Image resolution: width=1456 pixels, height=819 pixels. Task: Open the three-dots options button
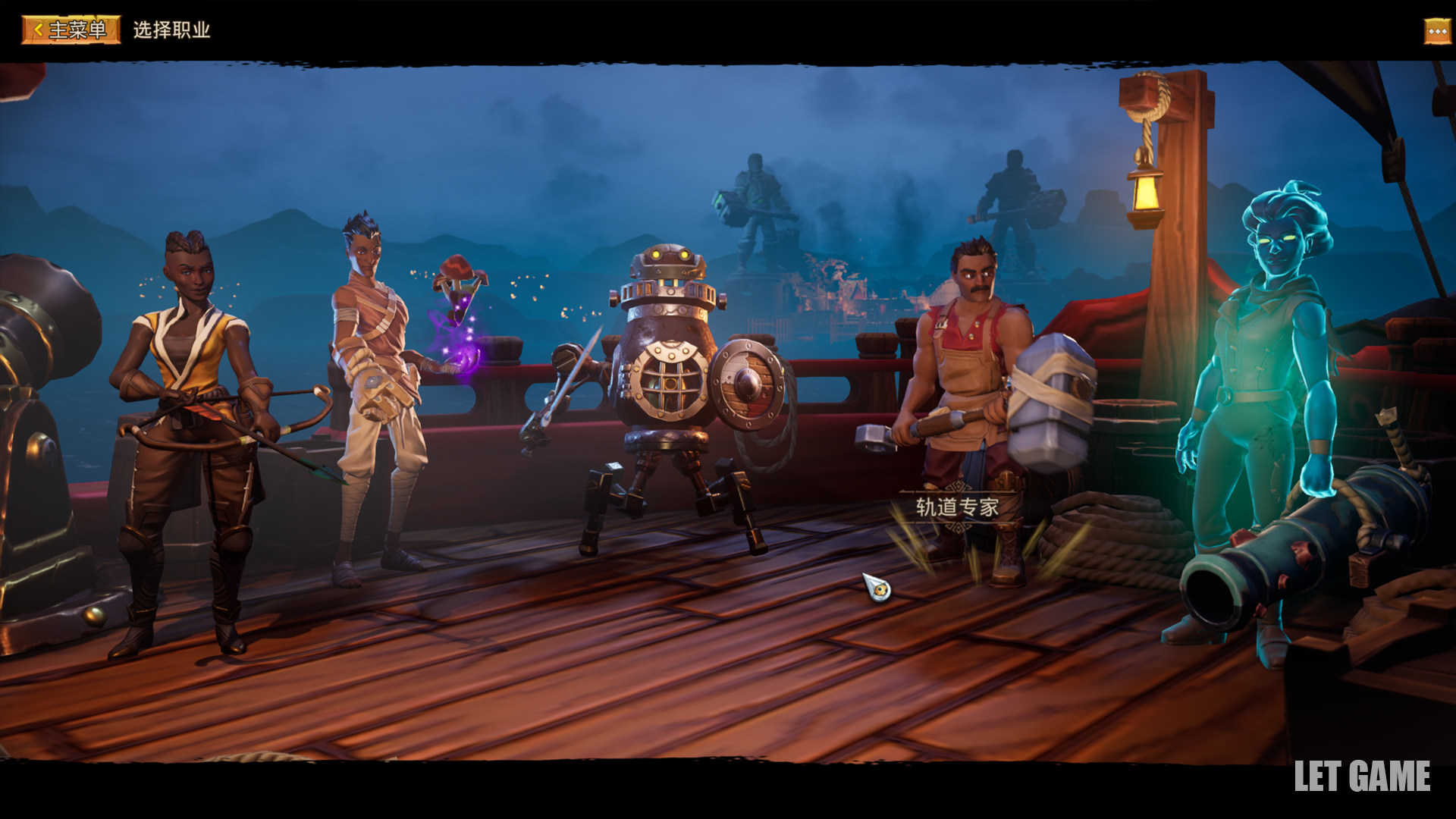point(1437,31)
